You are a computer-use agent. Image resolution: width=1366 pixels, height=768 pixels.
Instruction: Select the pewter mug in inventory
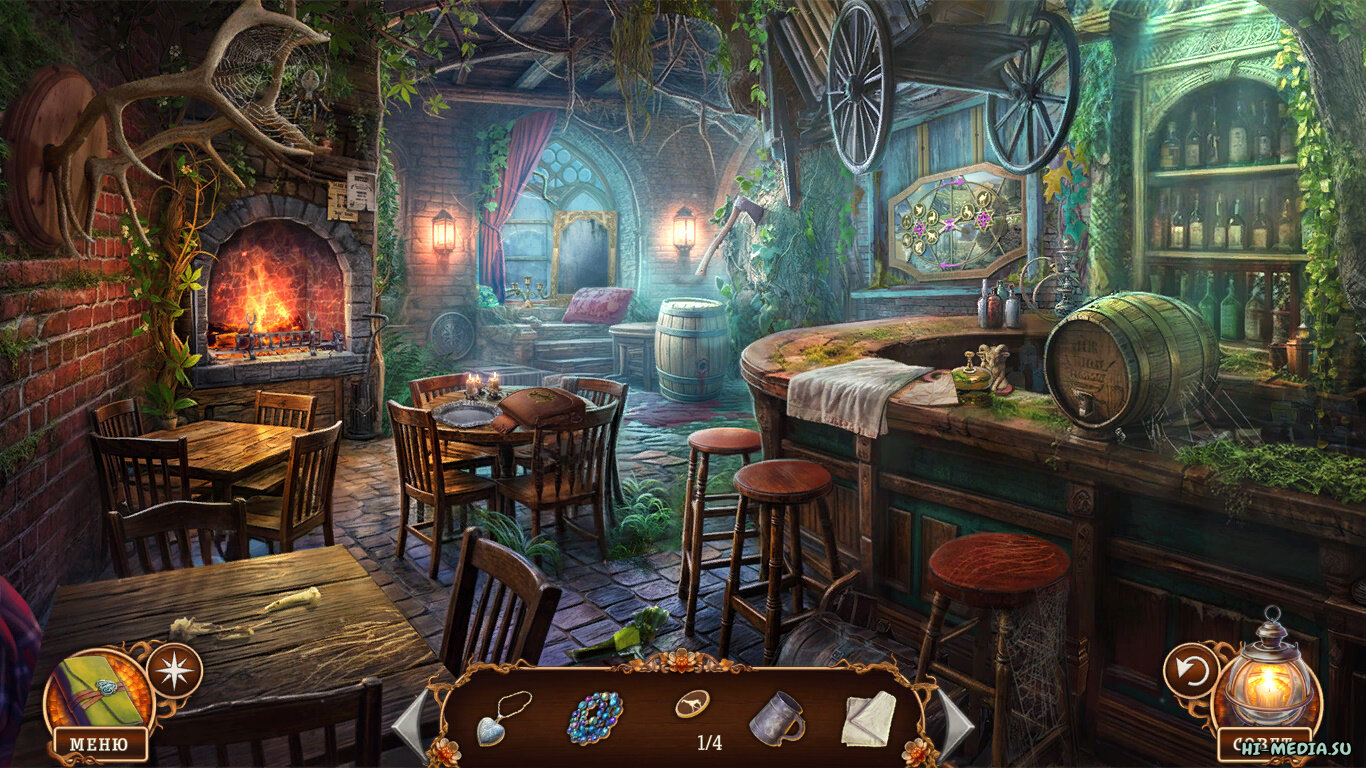[776, 718]
